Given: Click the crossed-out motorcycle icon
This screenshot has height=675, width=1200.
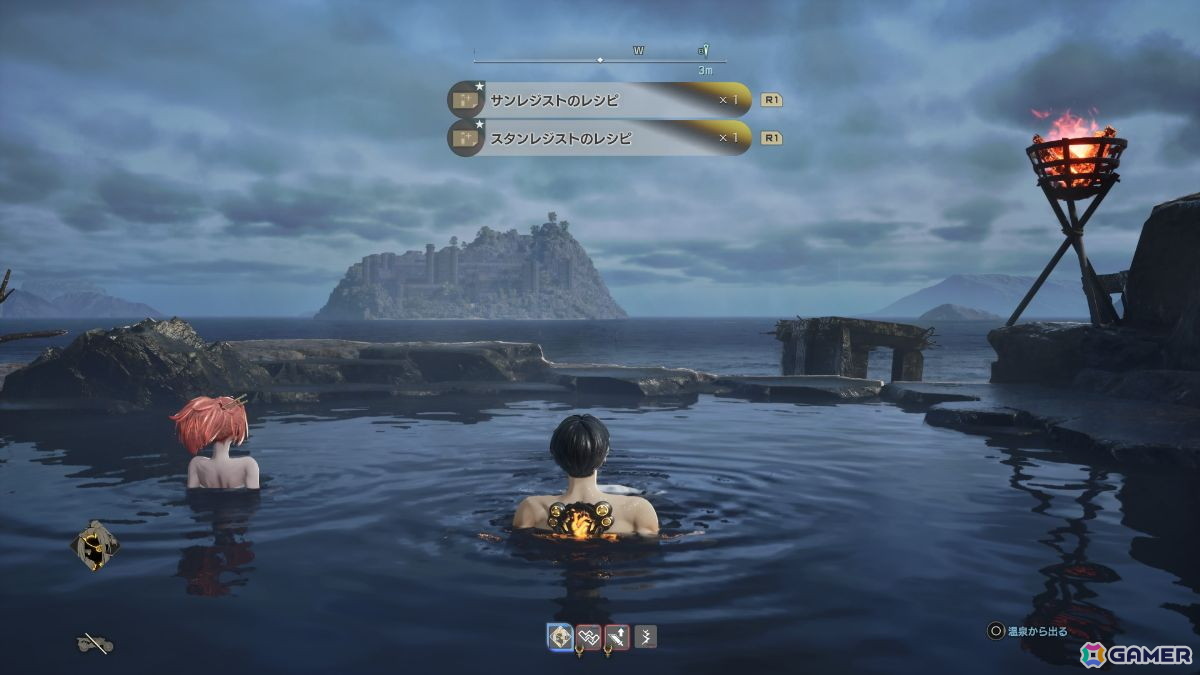Looking at the screenshot, I should pos(95,644).
